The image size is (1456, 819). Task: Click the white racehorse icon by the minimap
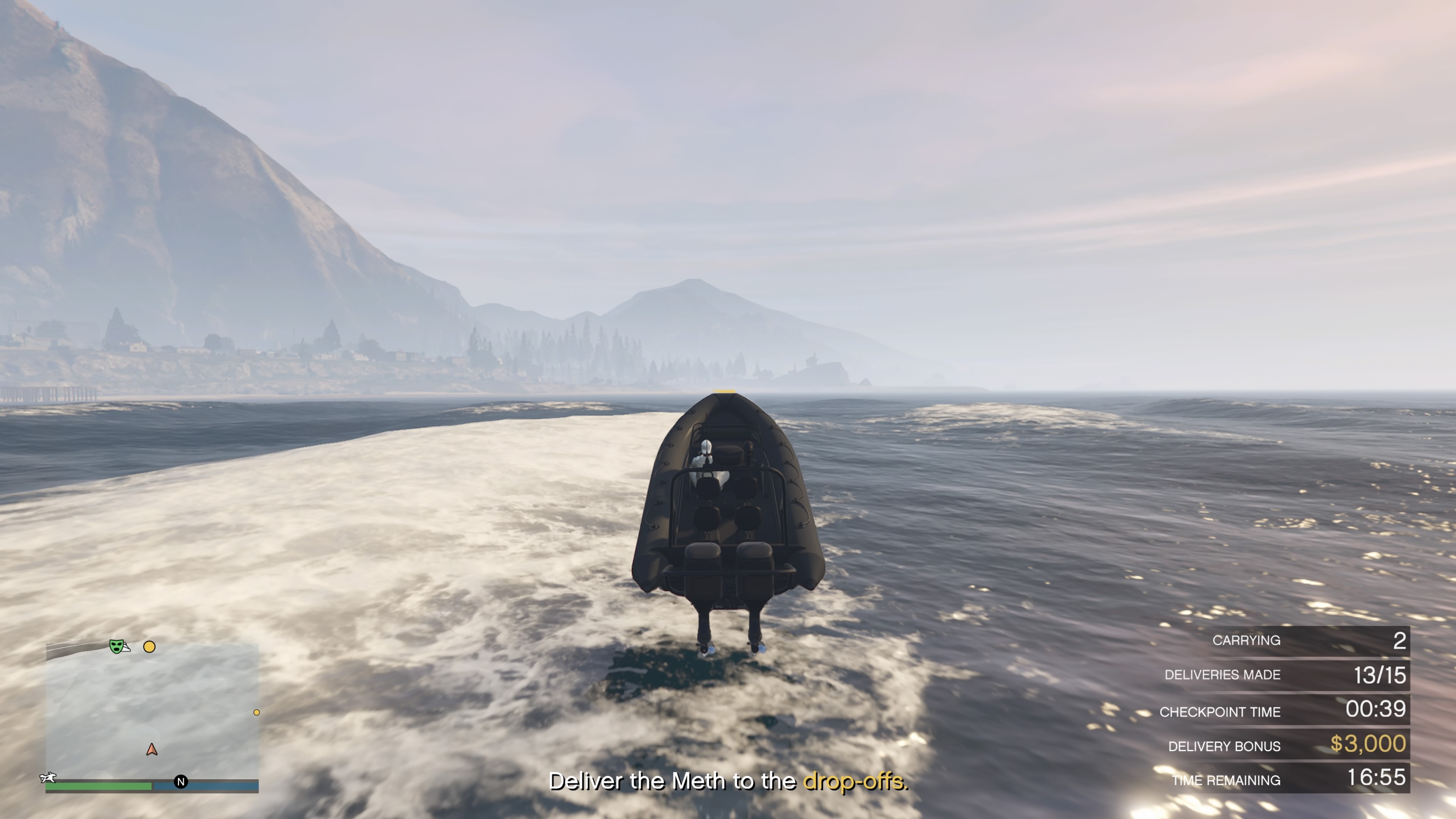click(x=49, y=778)
